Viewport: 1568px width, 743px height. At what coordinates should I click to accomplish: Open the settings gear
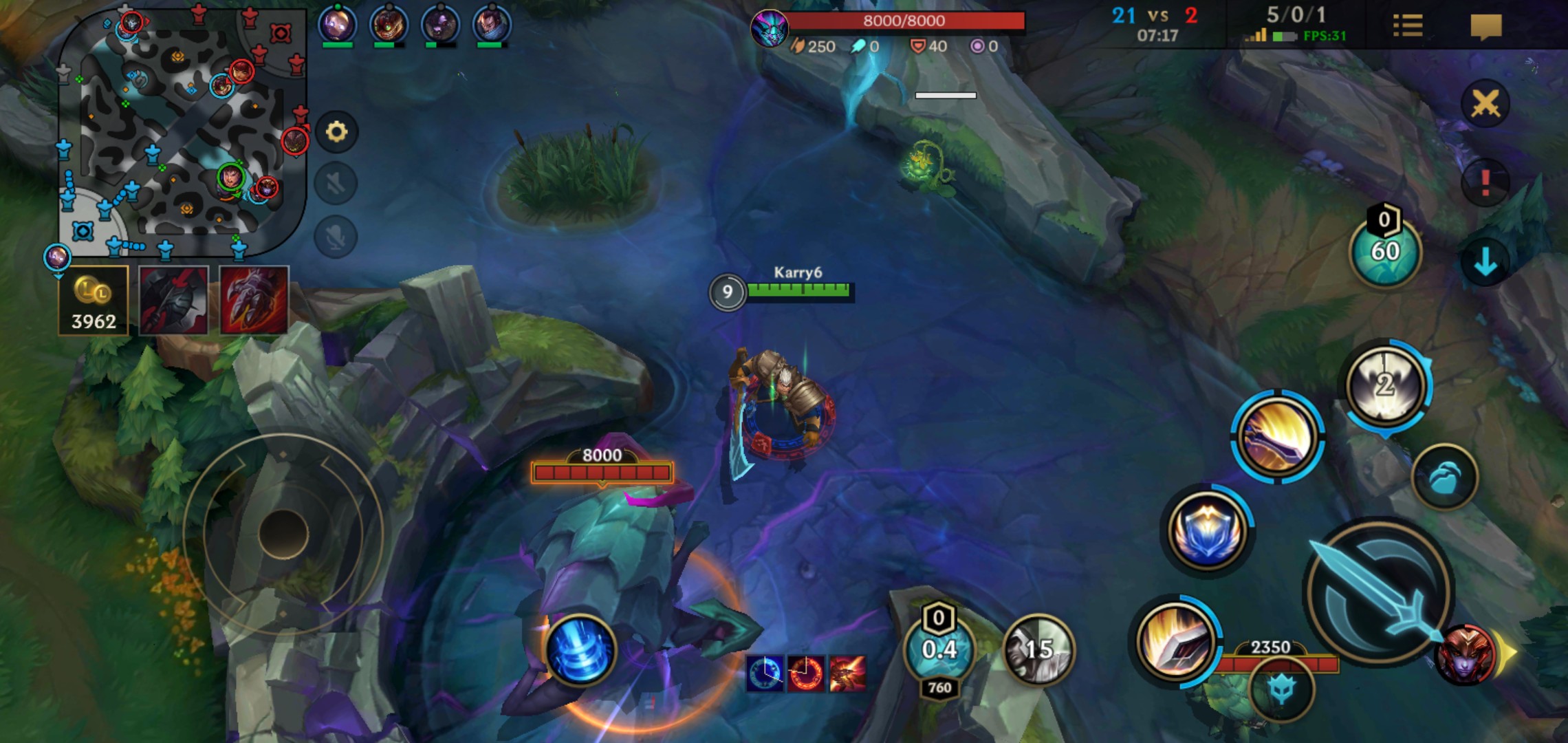pyautogui.click(x=336, y=131)
